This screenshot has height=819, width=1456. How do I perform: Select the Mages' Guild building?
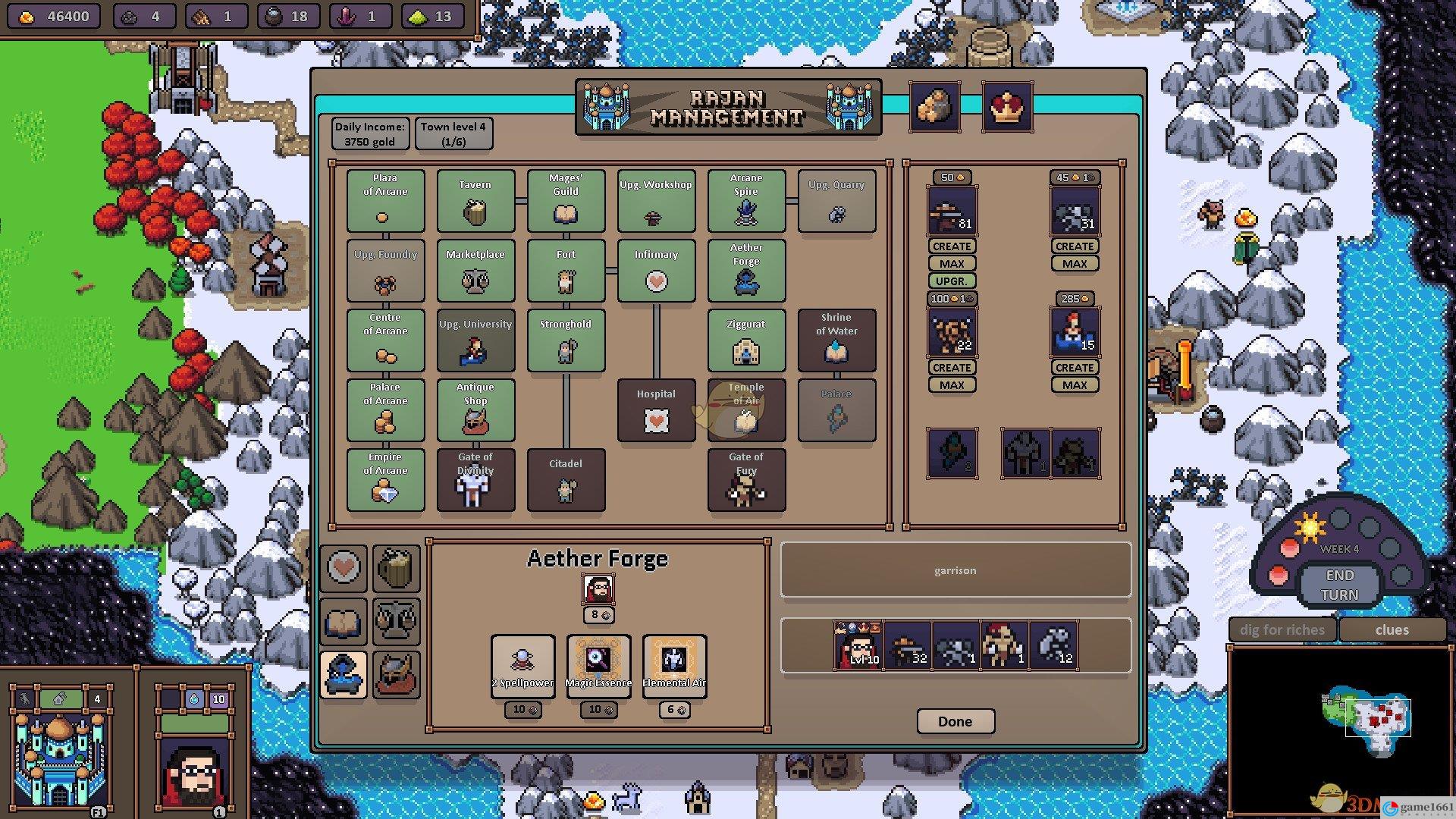[566, 201]
